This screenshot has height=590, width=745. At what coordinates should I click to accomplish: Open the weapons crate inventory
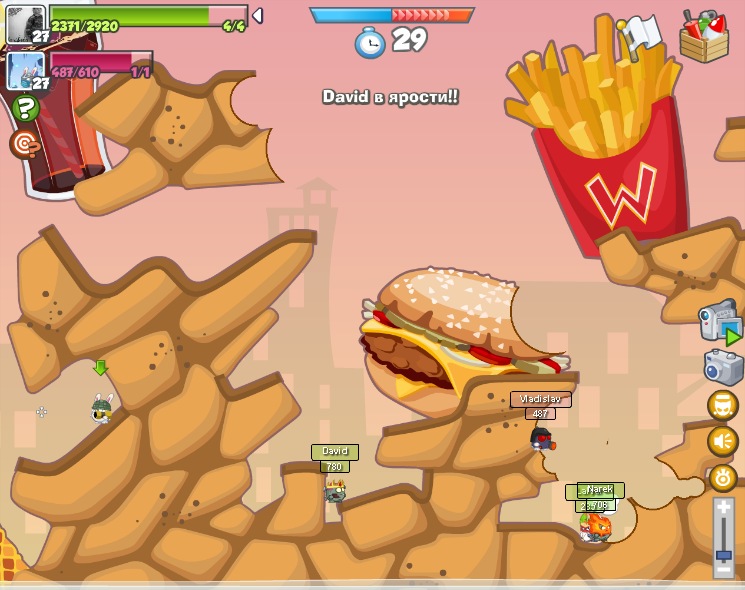704,37
